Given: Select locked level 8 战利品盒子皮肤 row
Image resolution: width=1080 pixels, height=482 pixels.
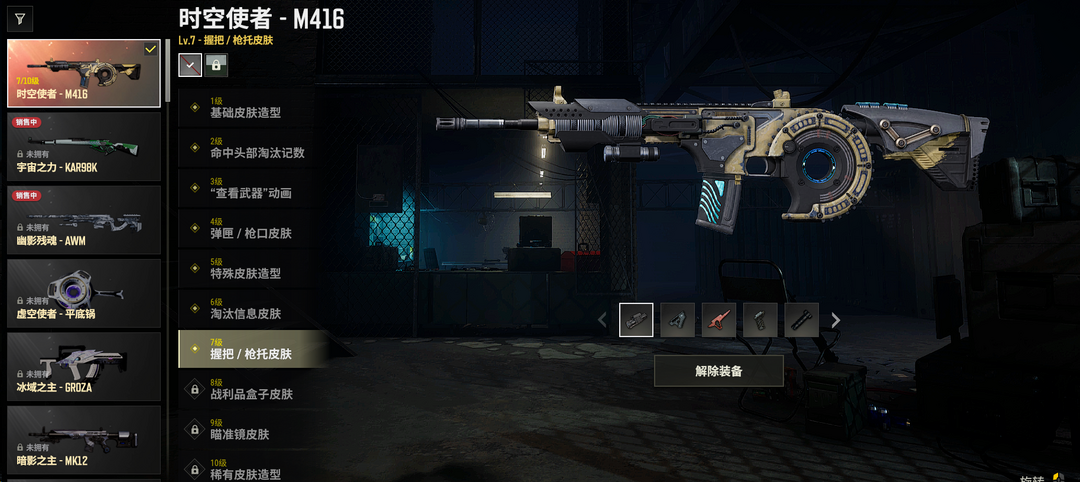Looking at the screenshot, I should (x=253, y=389).
